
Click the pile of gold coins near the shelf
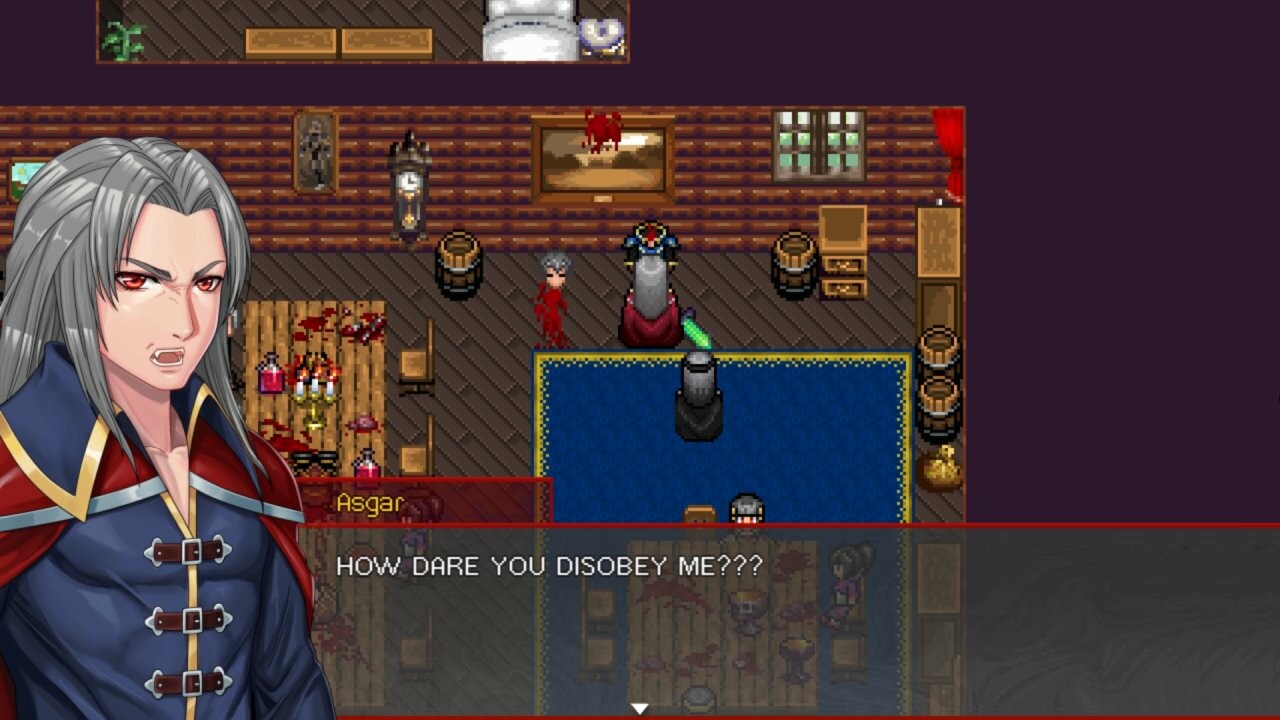940,465
